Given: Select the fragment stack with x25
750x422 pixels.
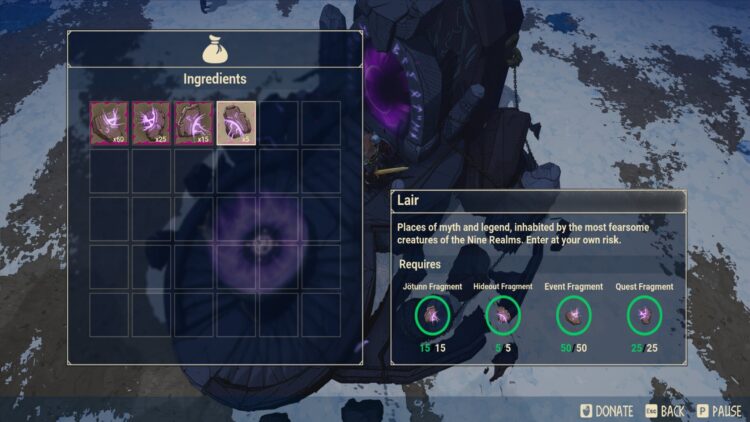Looking at the screenshot, I should tap(151, 122).
